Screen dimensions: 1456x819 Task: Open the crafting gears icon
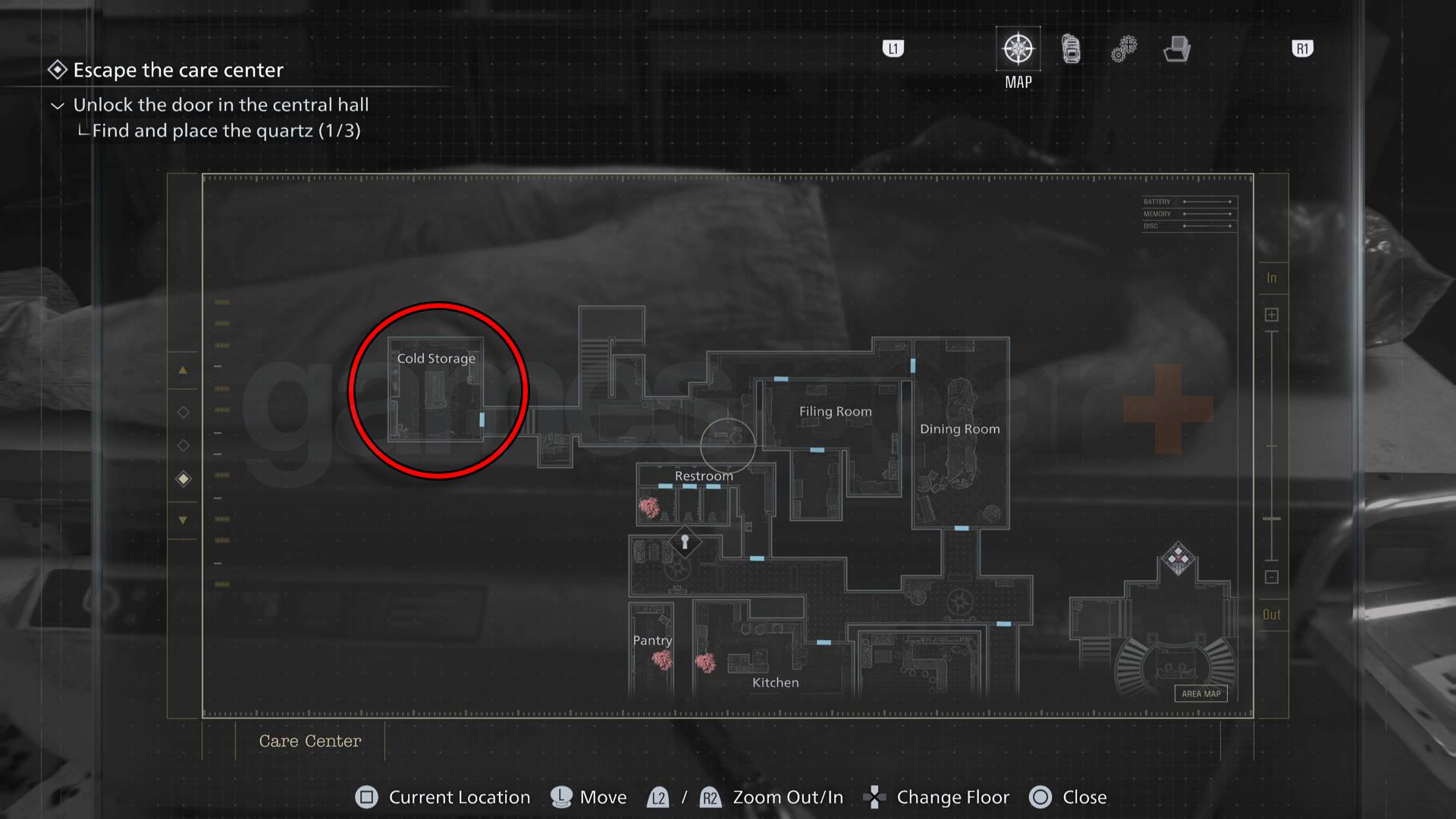point(1122,48)
